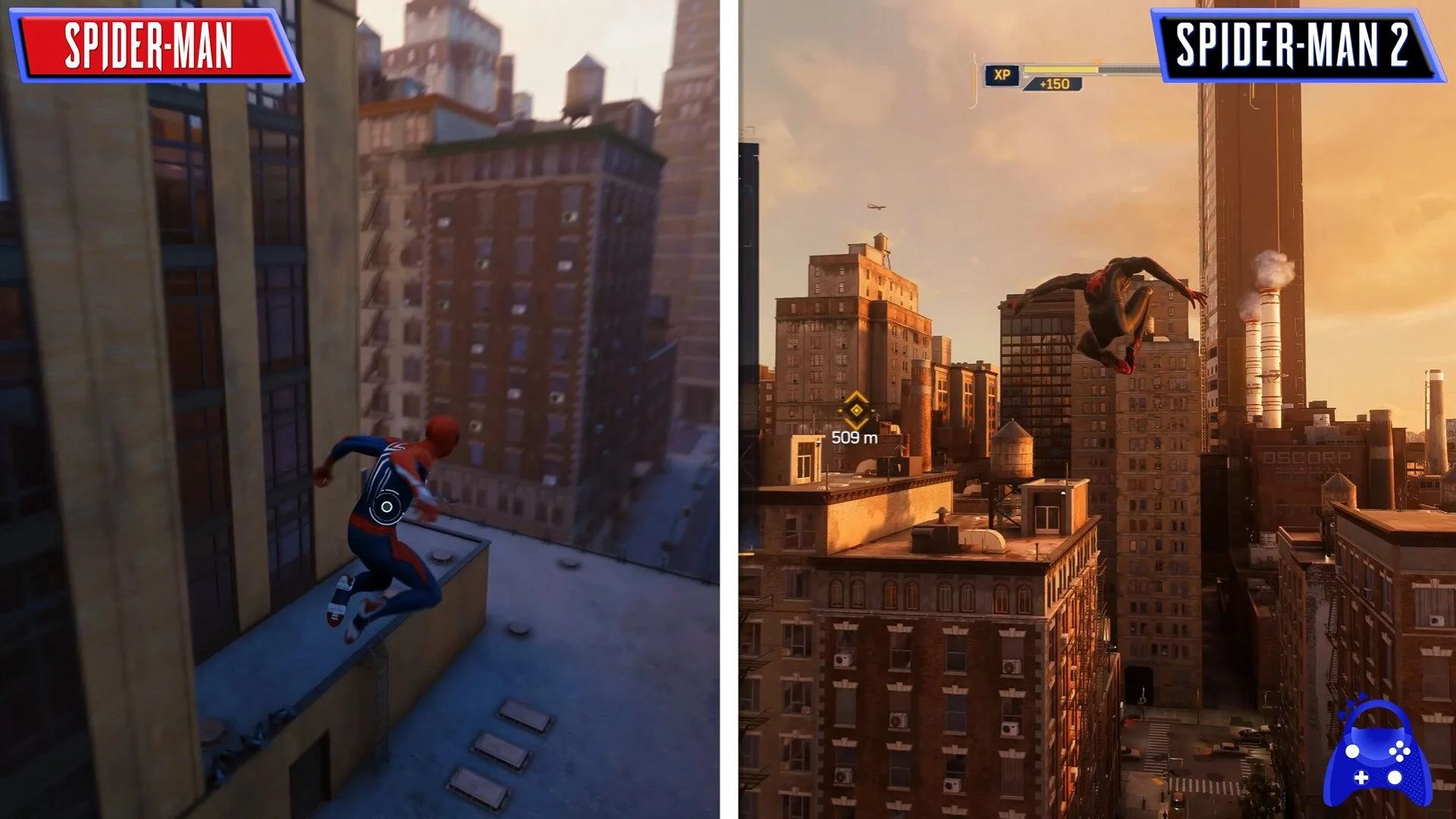This screenshot has width=1456, height=819.
Task: Switch to the SPIDER-MAN side of the comparison
Action: [x=364, y=409]
